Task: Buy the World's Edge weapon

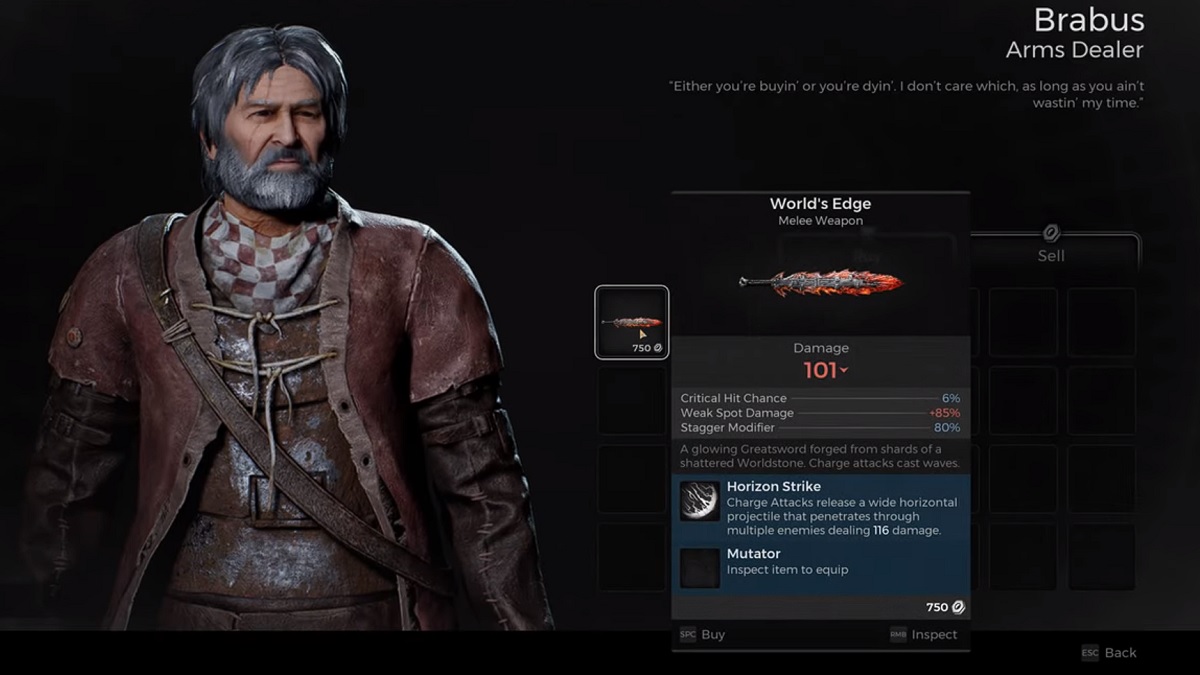Action: [703, 634]
